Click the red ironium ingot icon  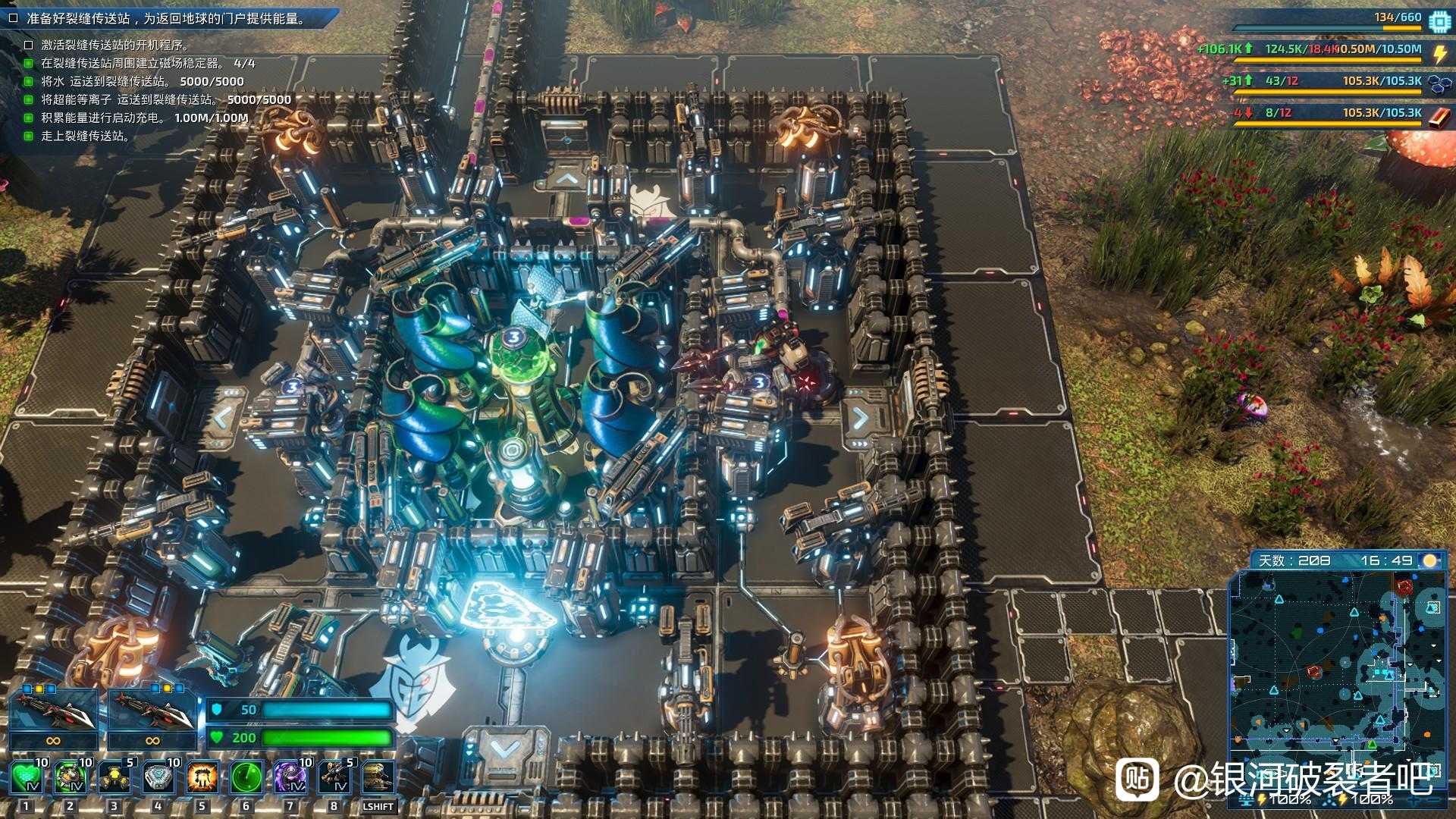pos(1439,114)
